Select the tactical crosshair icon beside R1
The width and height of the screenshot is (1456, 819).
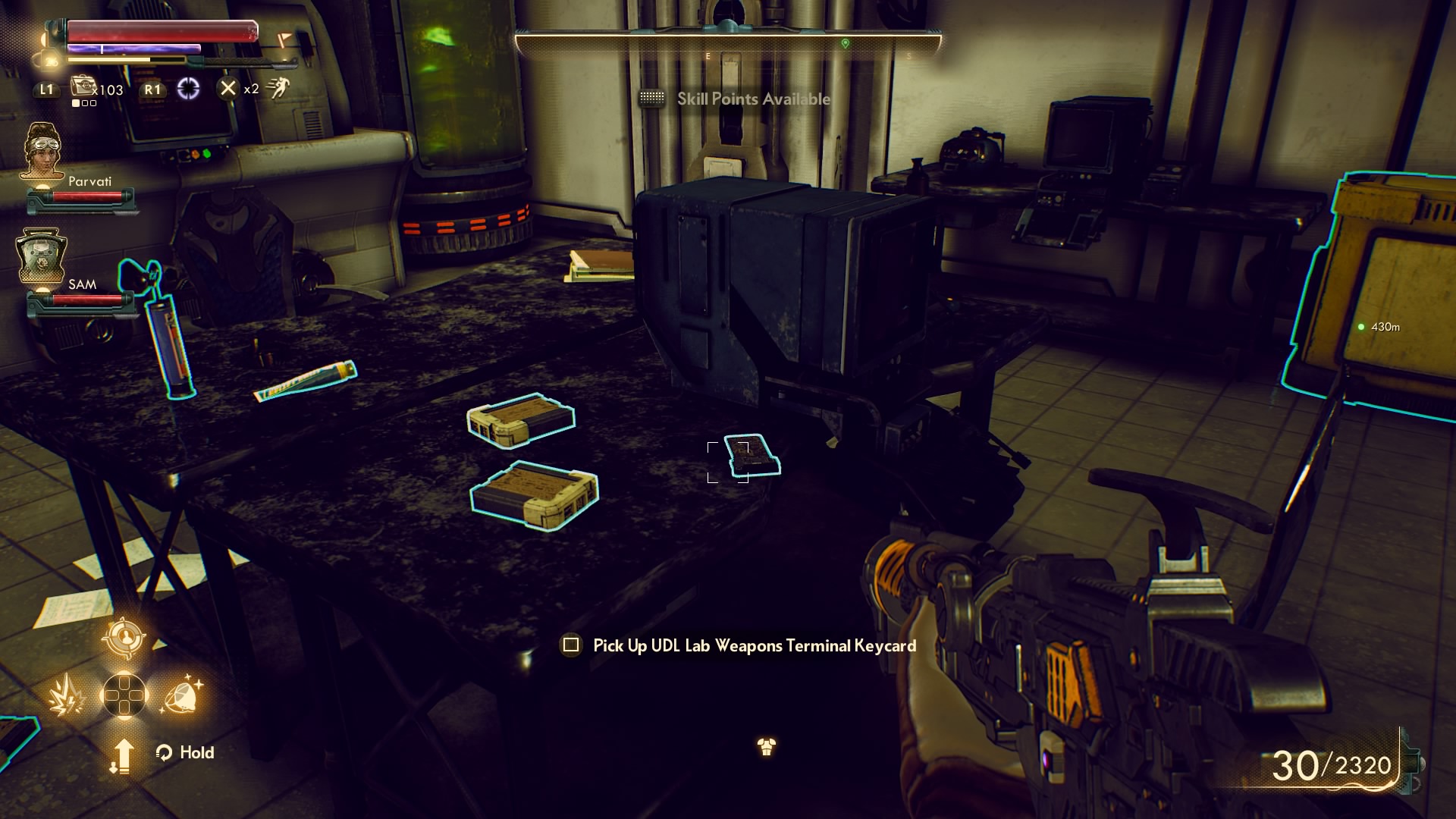click(190, 90)
